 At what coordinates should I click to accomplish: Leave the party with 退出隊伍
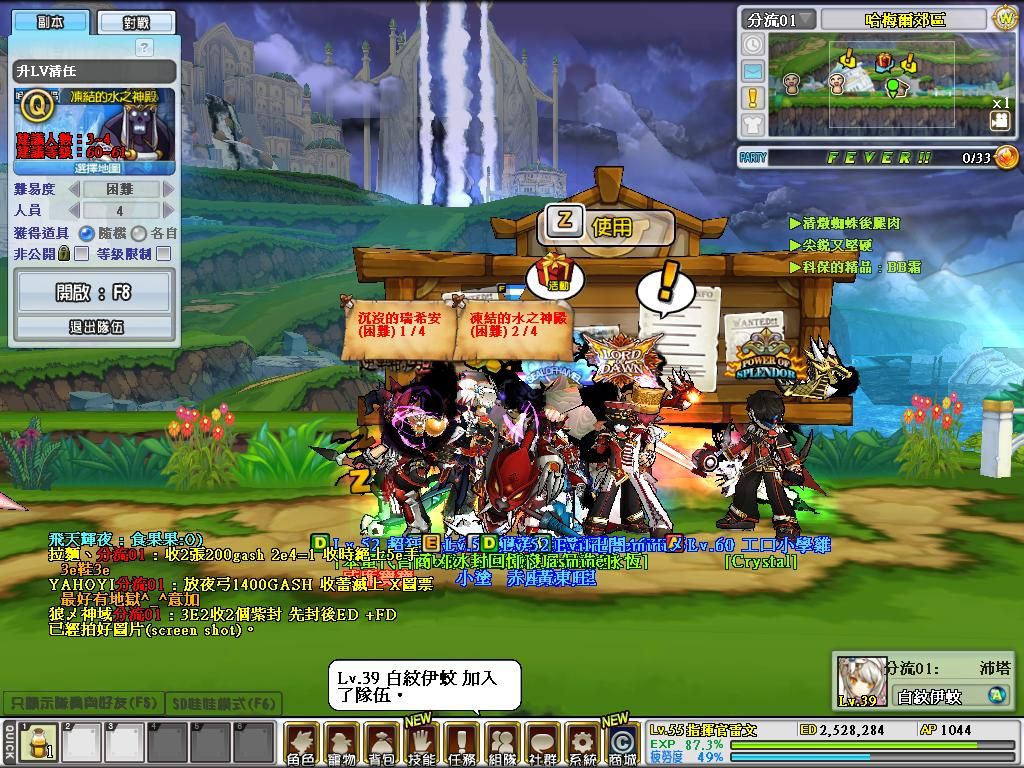tap(94, 327)
